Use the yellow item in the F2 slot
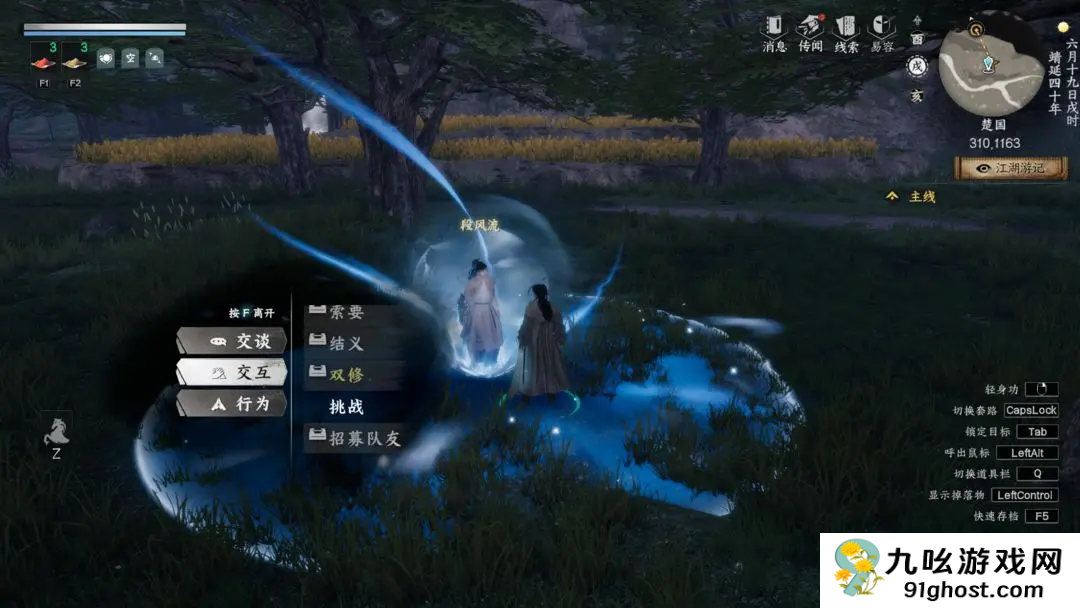 tap(75, 58)
